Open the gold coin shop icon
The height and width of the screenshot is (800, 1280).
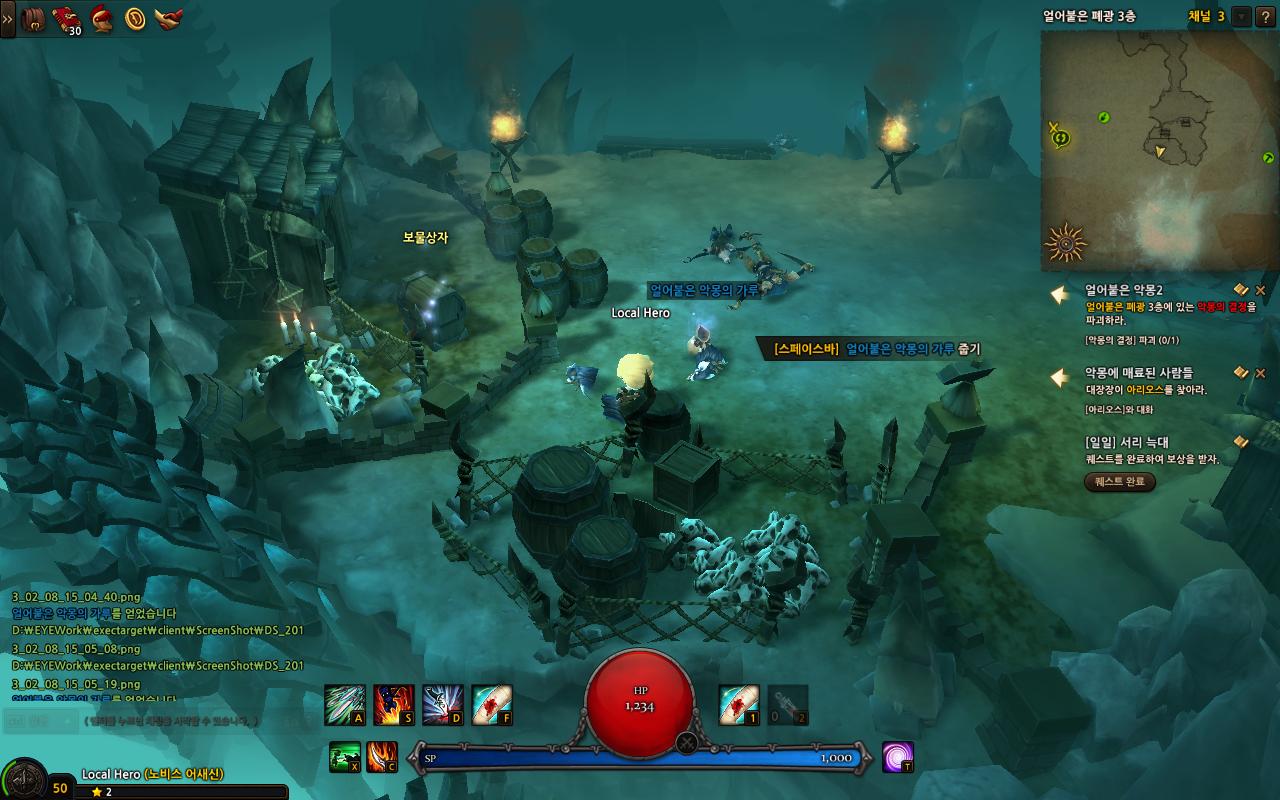tap(135, 18)
